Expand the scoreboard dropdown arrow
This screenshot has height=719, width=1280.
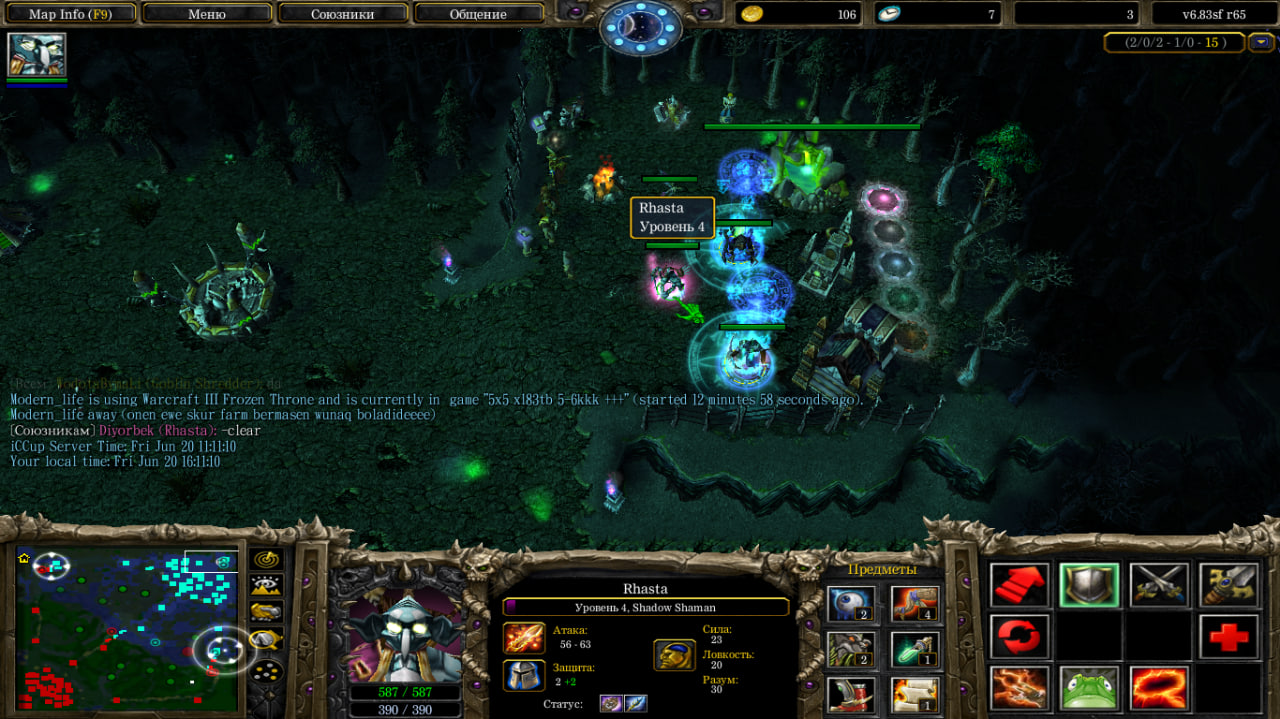coord(1261,42)
